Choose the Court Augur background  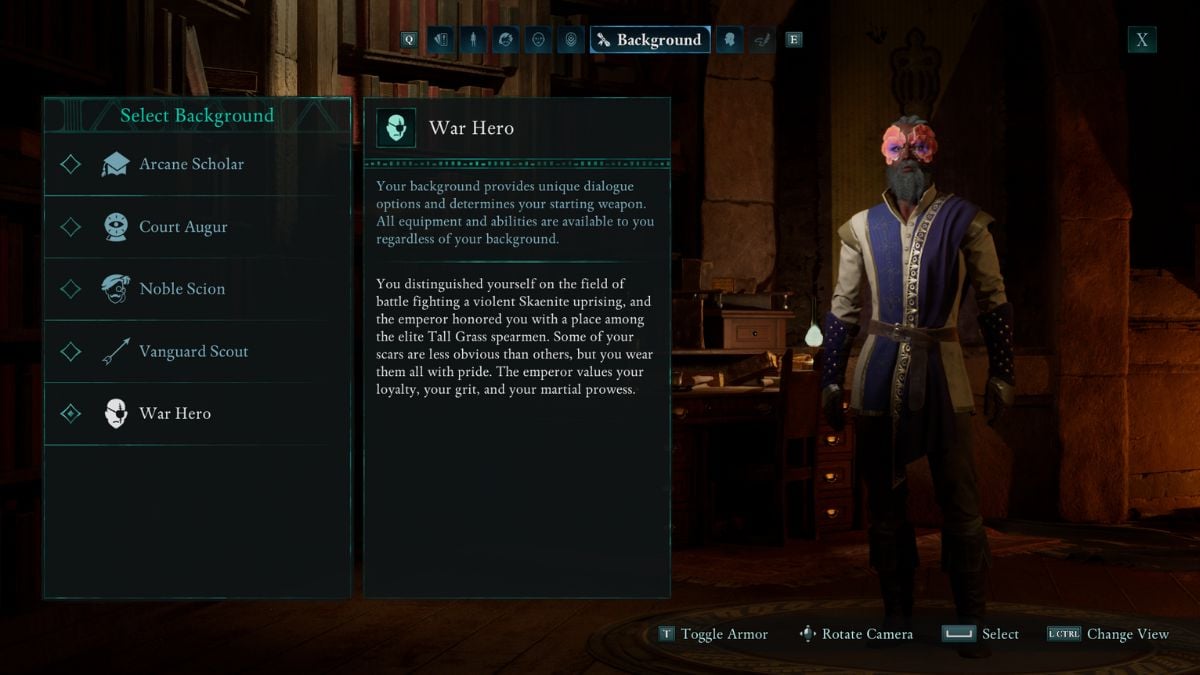pyautogui.click(x=183, y=227)
